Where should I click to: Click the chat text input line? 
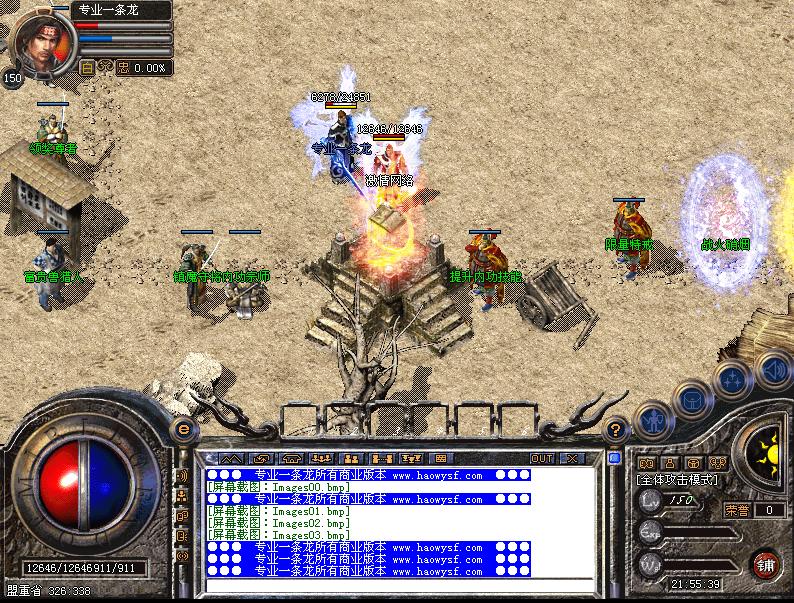pos(400,587)
